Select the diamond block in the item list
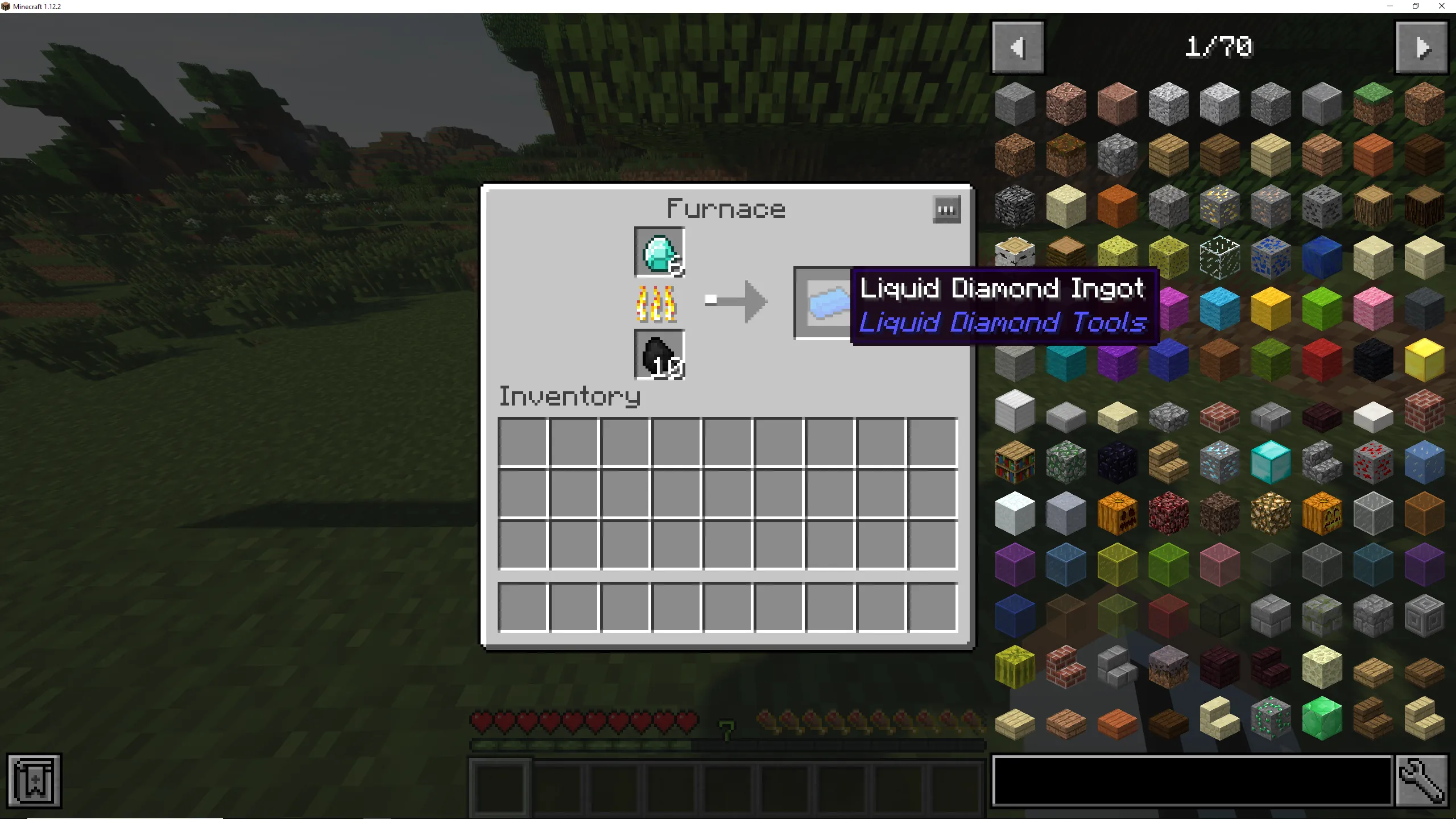This screenshot has width=1456, height=819. click(x=1271, y=462)
